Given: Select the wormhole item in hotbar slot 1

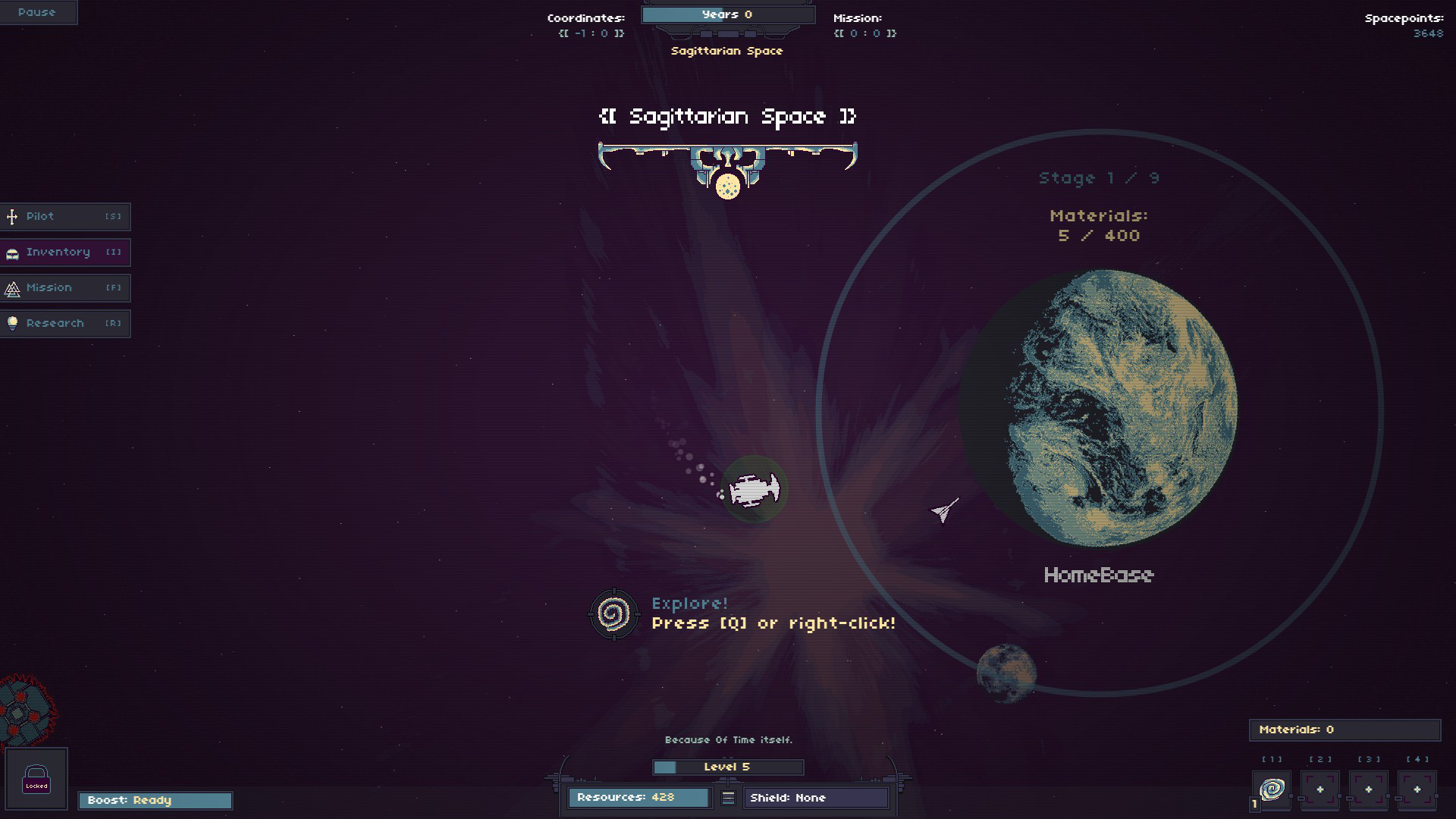Looking at the screenshot, I should (x=1272, y=789).
